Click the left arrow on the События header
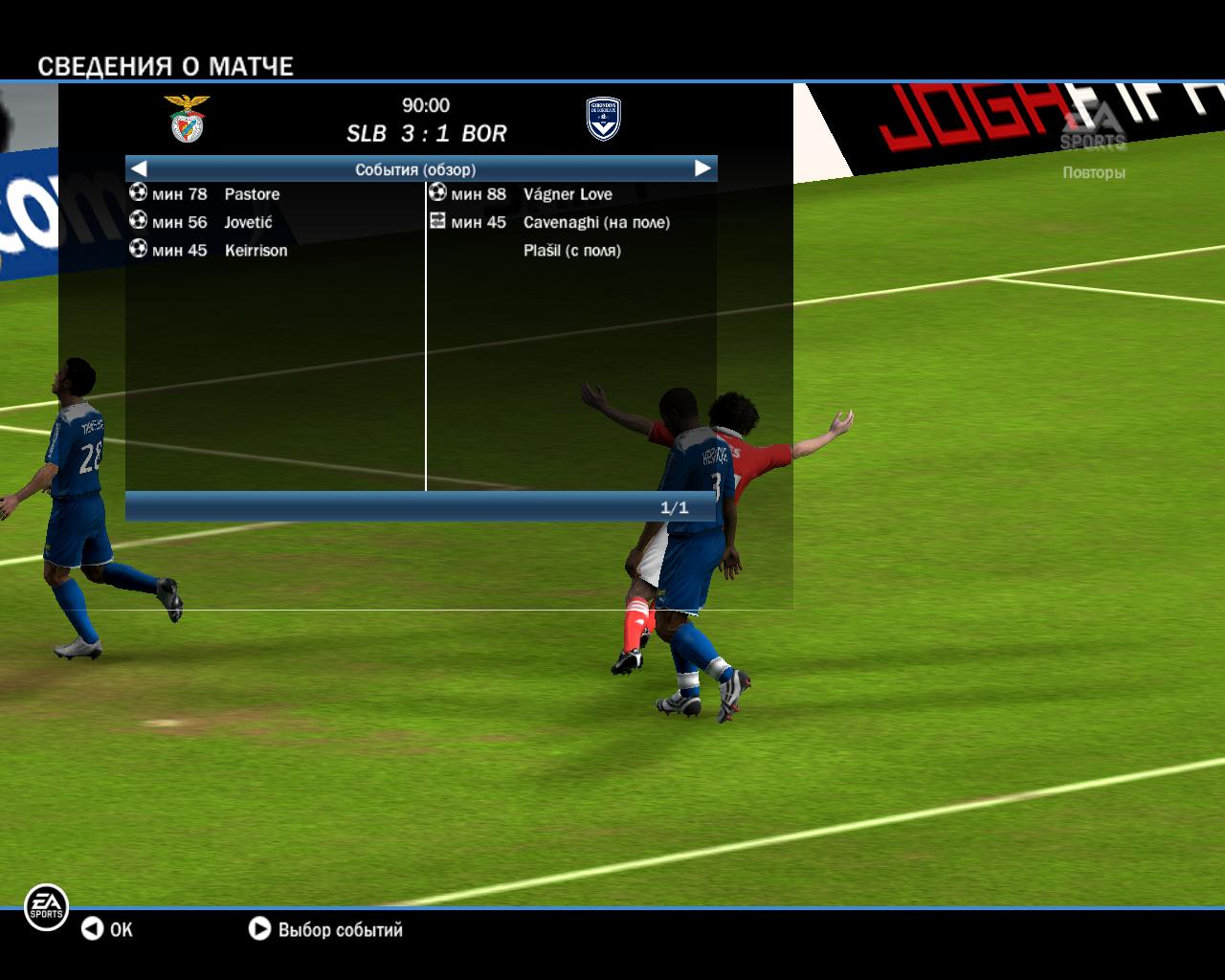1225x980 pixels. [139, 168]
